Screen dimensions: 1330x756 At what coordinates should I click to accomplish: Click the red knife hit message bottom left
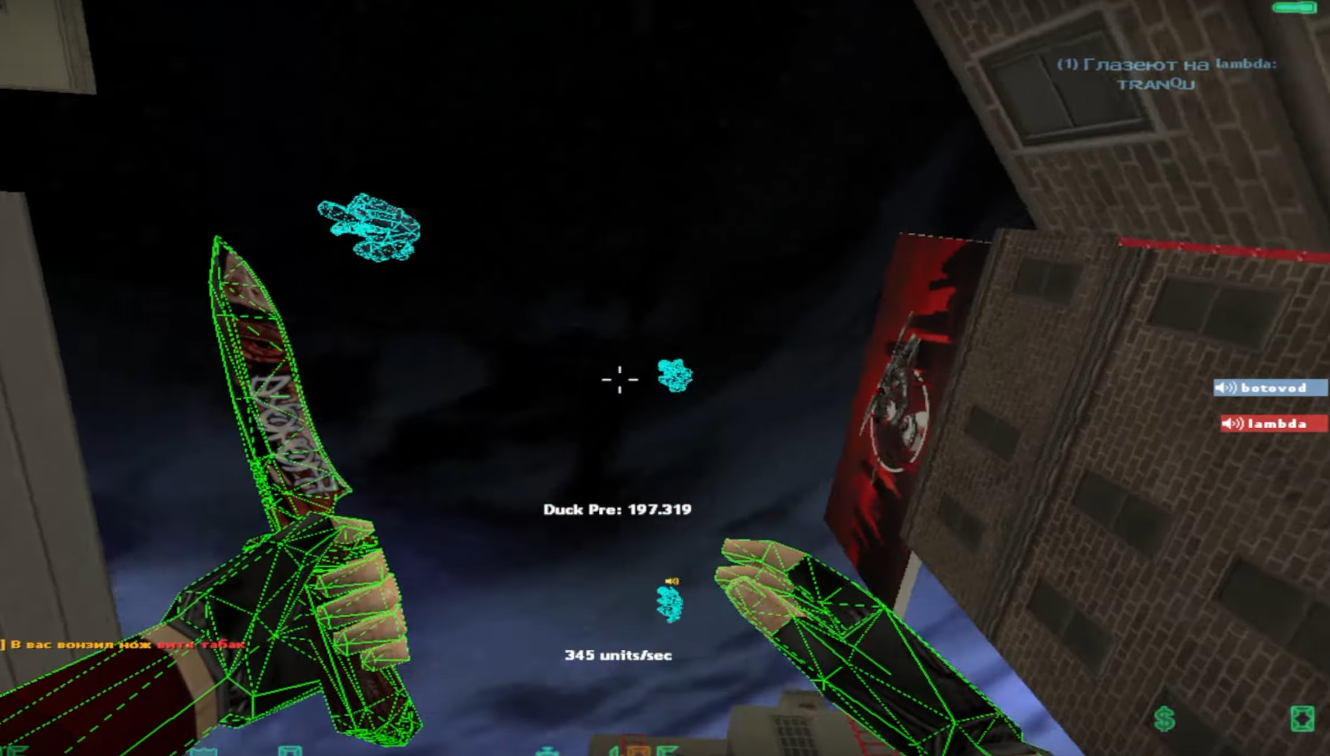click(120, 647)
